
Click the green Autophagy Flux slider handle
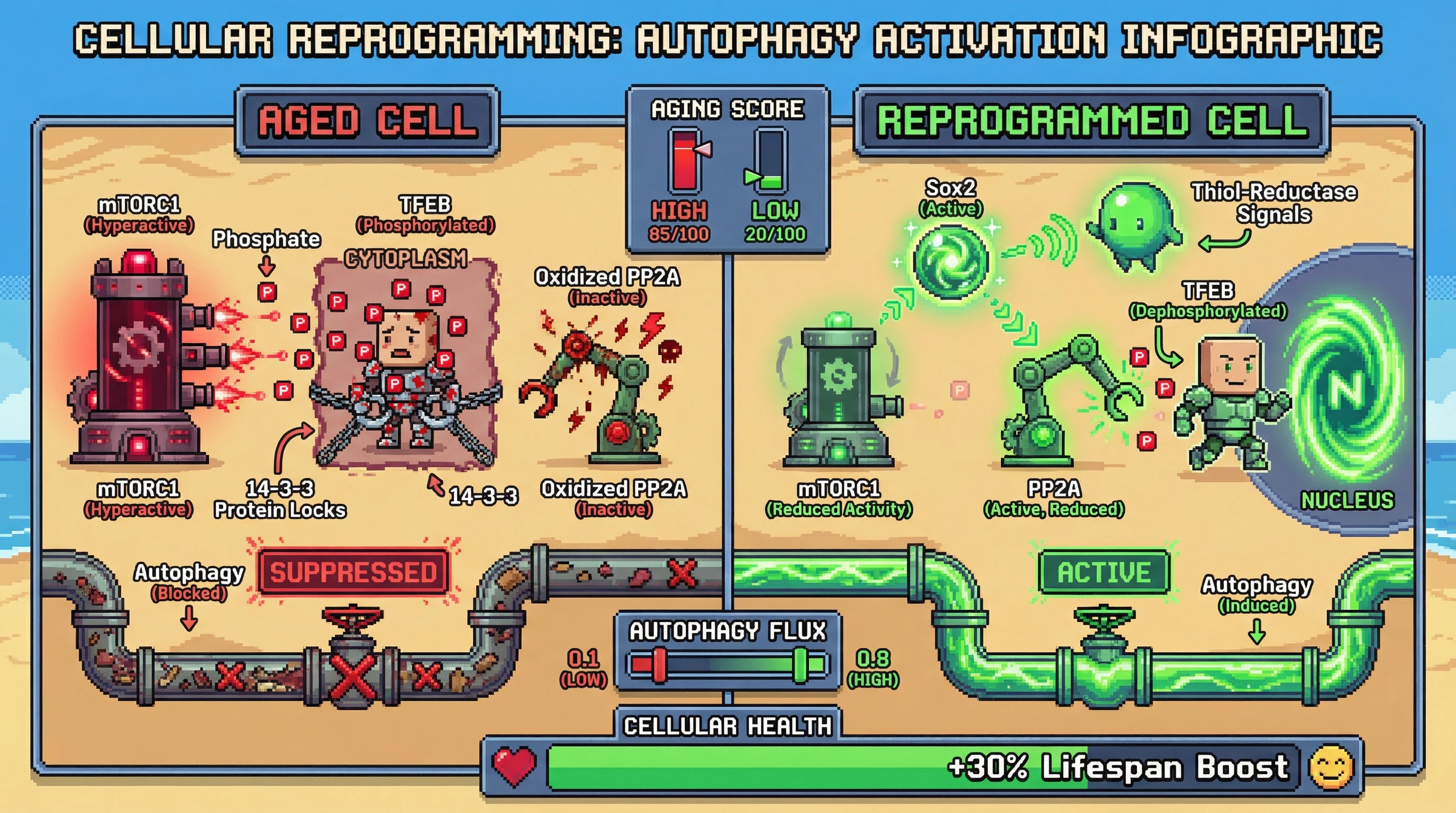click(800, 665)
